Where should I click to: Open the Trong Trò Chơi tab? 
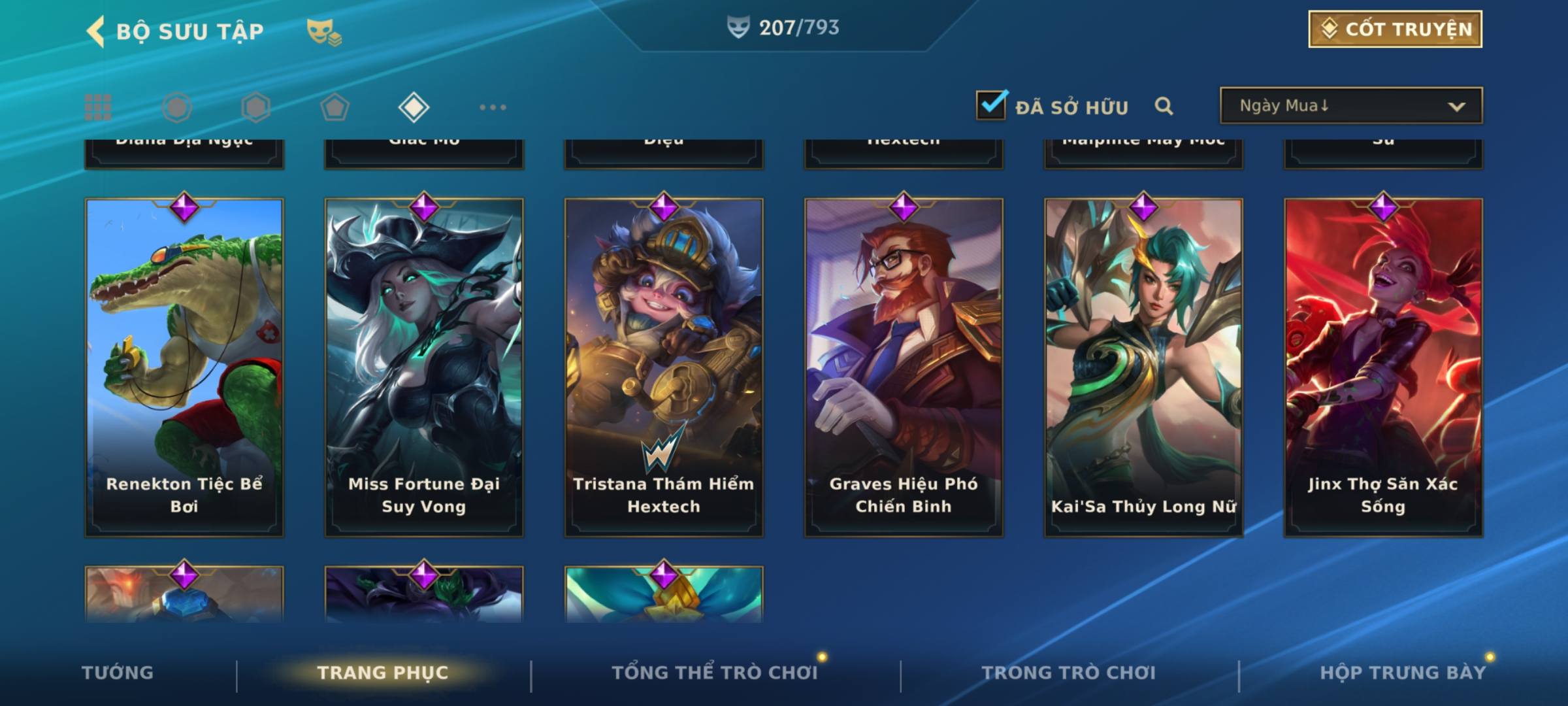[x=1068, y=673]
